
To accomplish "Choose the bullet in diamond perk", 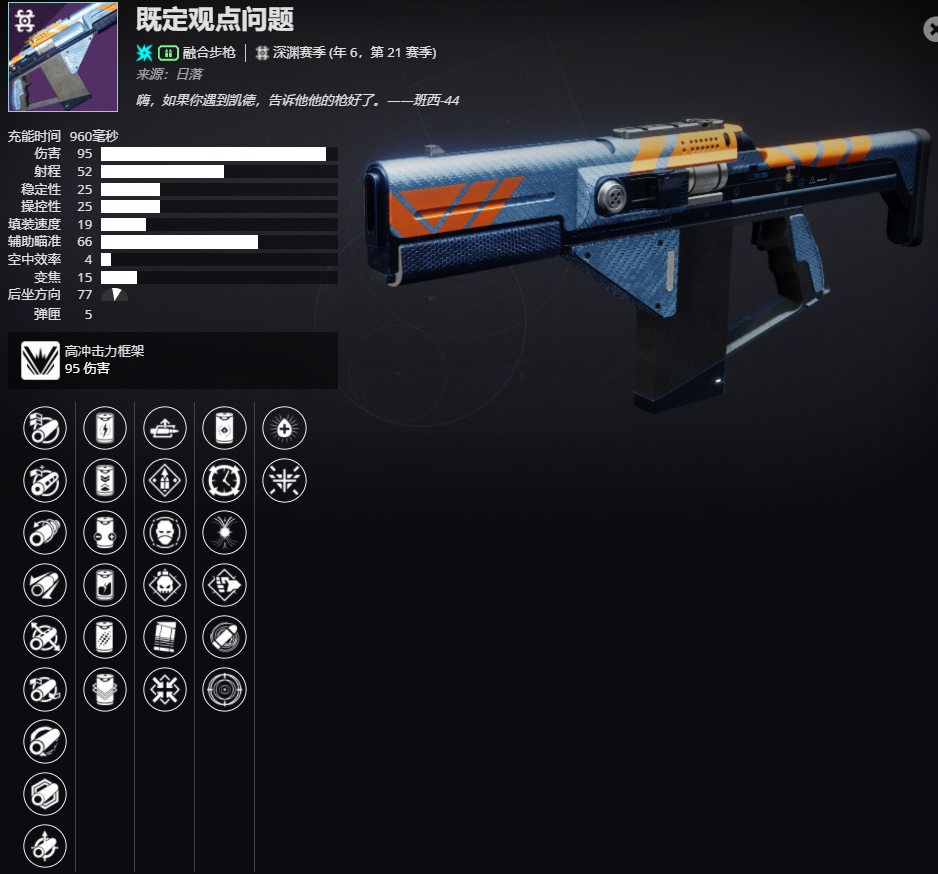I will [x=165, y=480].
